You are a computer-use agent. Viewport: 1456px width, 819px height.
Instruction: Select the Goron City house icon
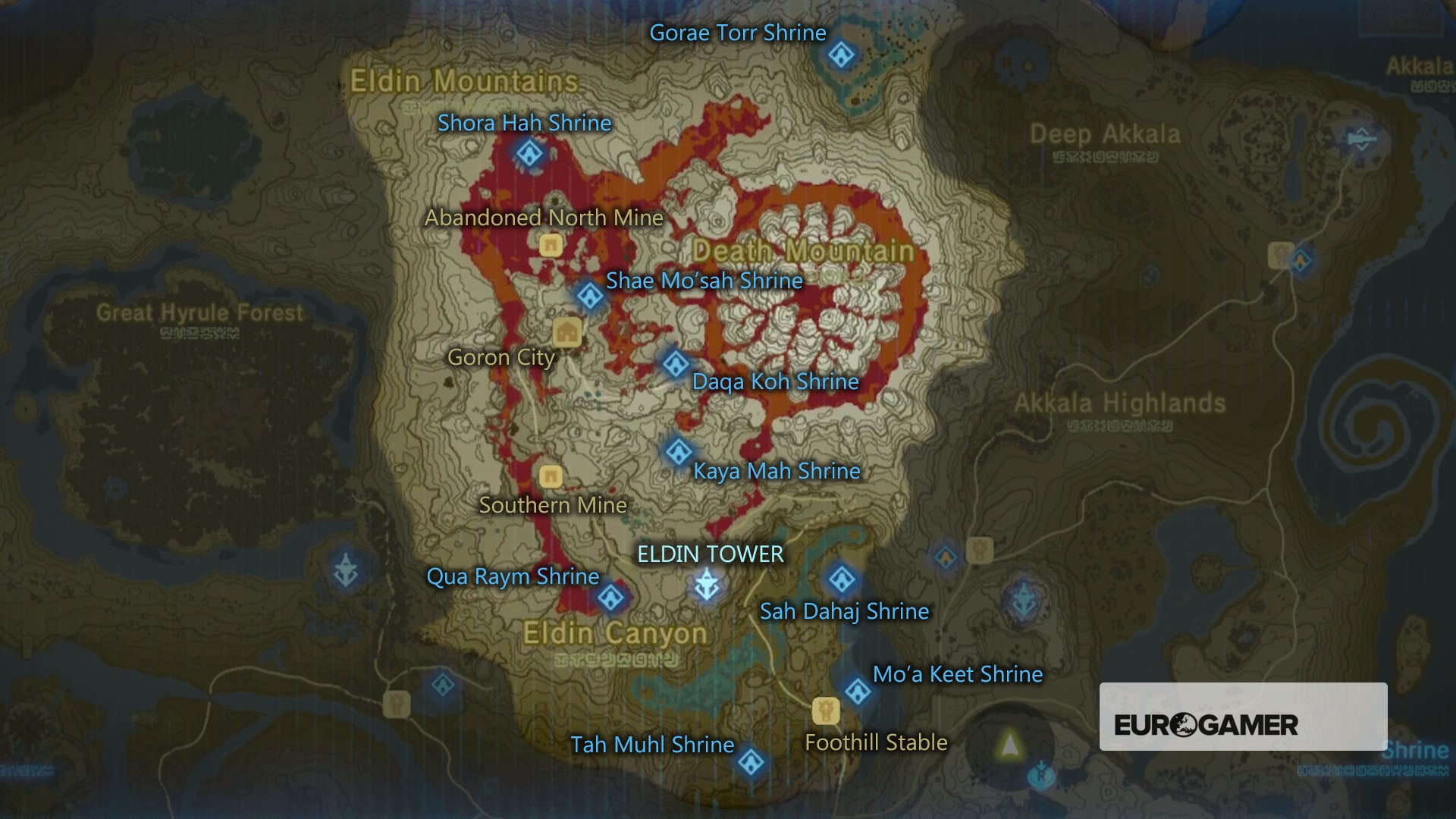(x=567, y=332)
